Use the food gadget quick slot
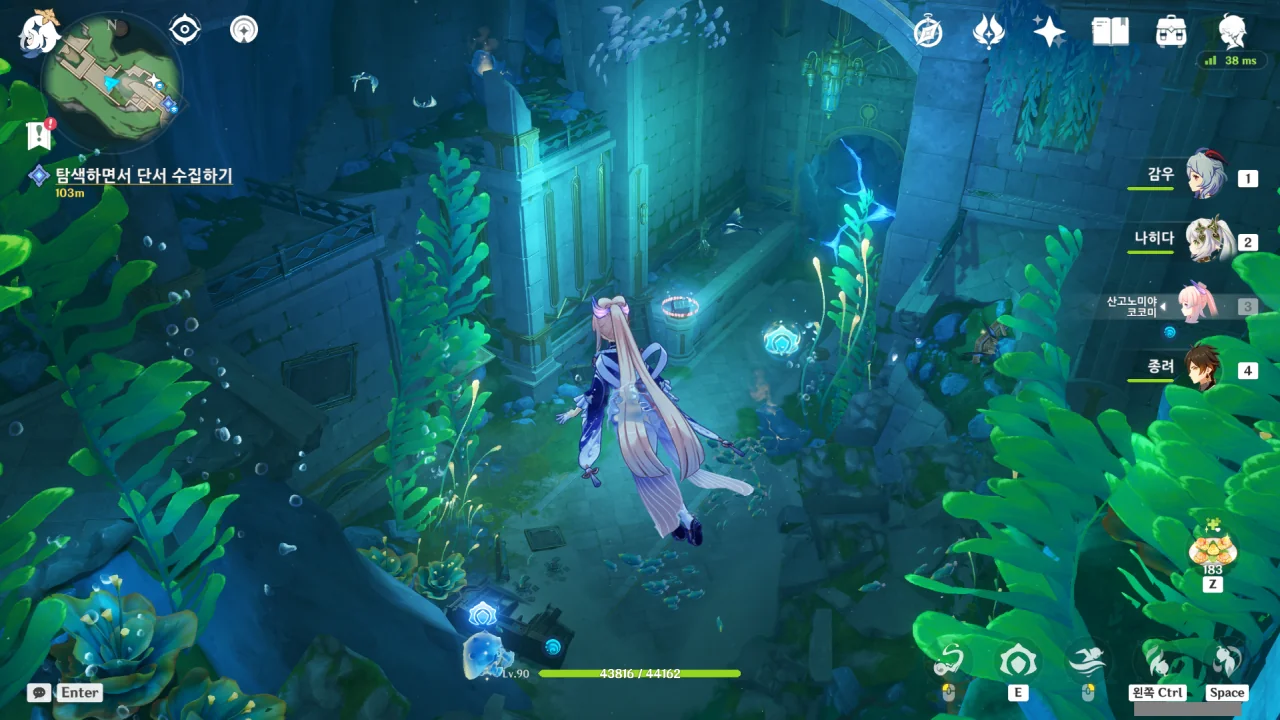1280x720 pixels. [1212, 550]
